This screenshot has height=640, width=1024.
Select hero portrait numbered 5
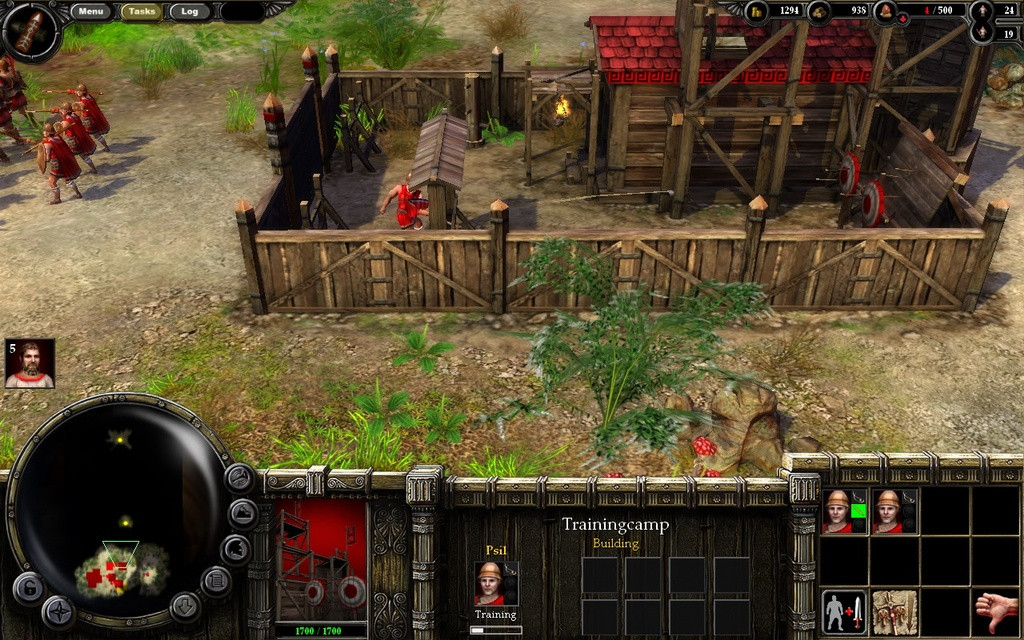(x=30, y=364)
